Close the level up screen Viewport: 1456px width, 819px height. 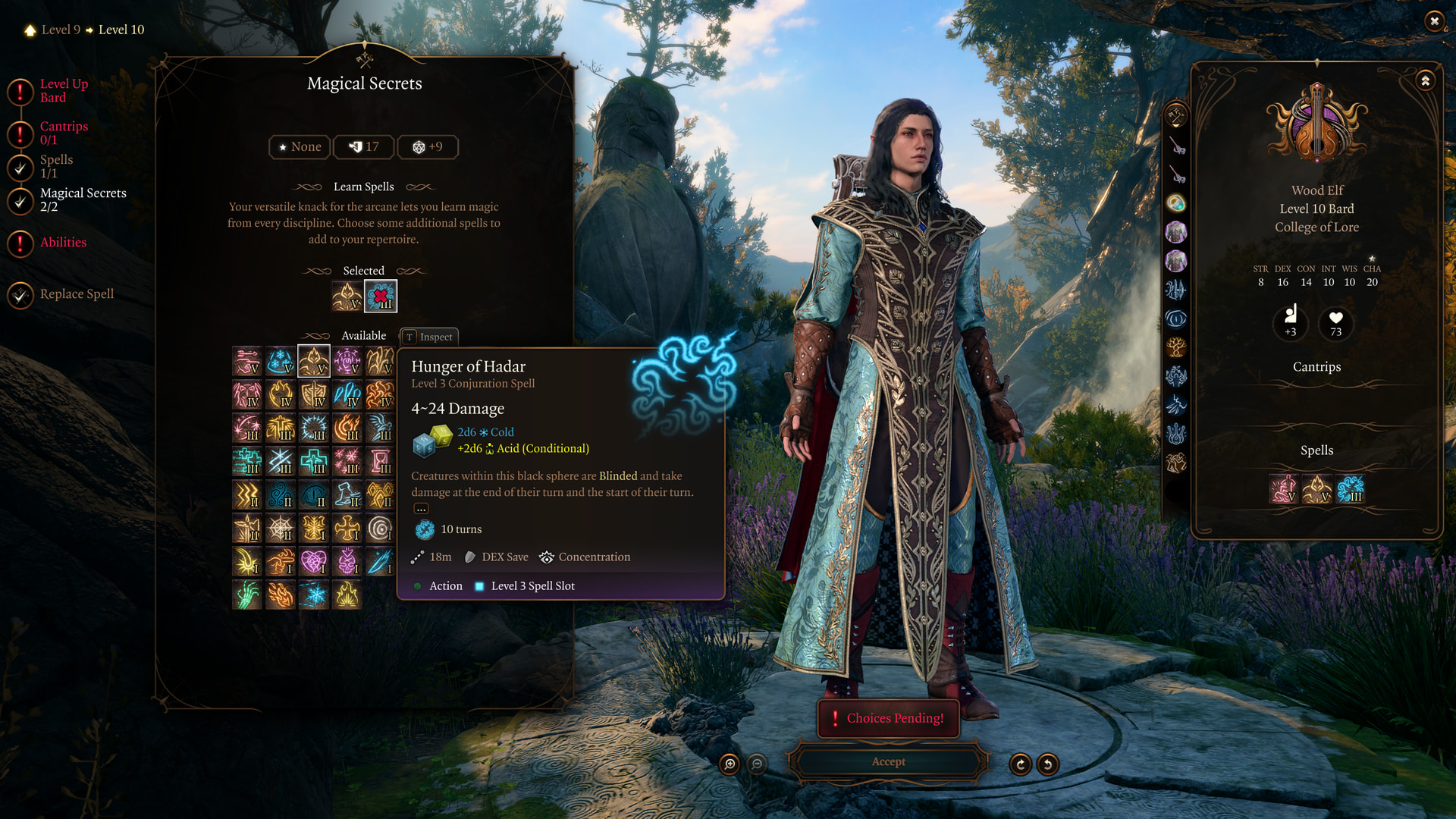click(1434, 21)
